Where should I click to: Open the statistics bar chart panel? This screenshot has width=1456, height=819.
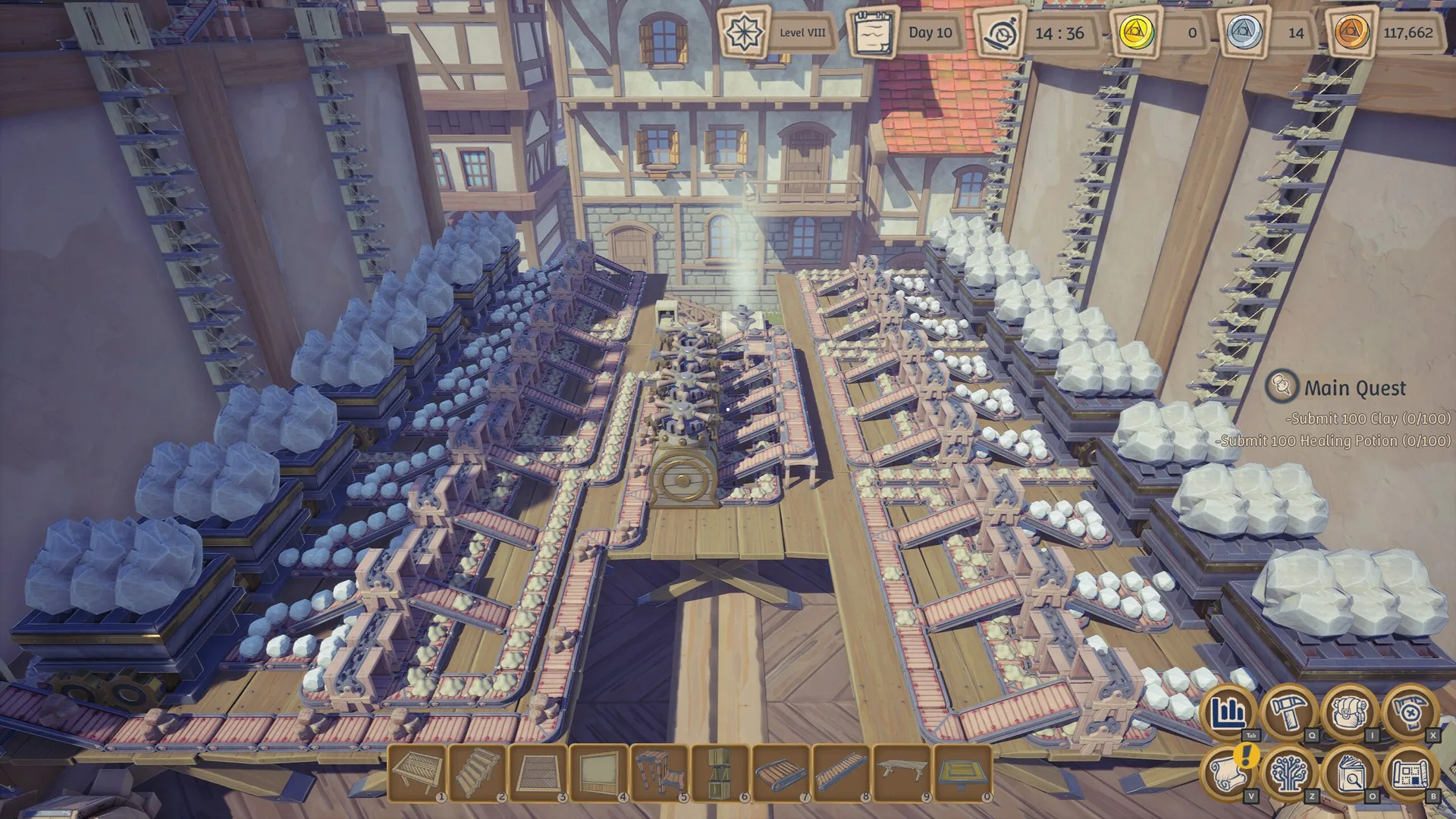pyautogui.click(x=1228, y=713)
